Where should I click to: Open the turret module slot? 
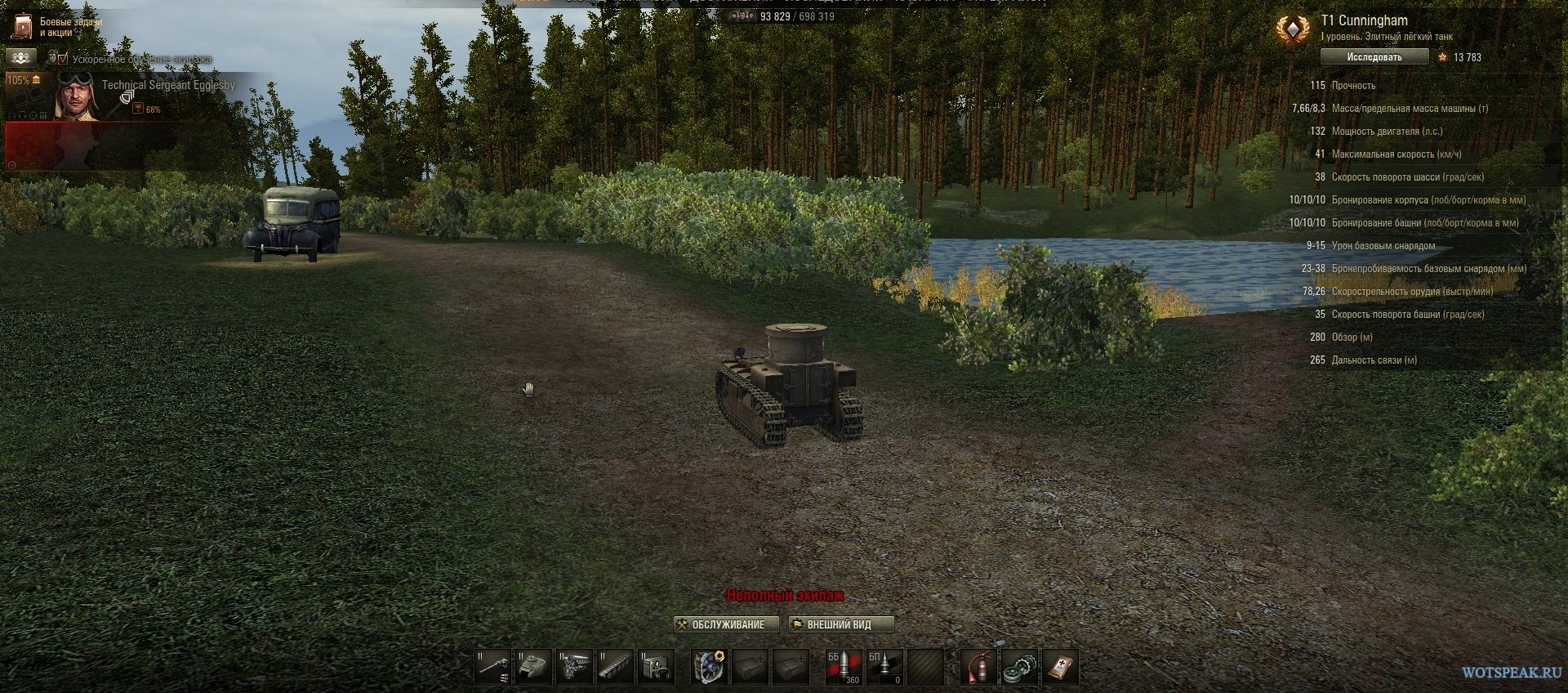(534, 667)
